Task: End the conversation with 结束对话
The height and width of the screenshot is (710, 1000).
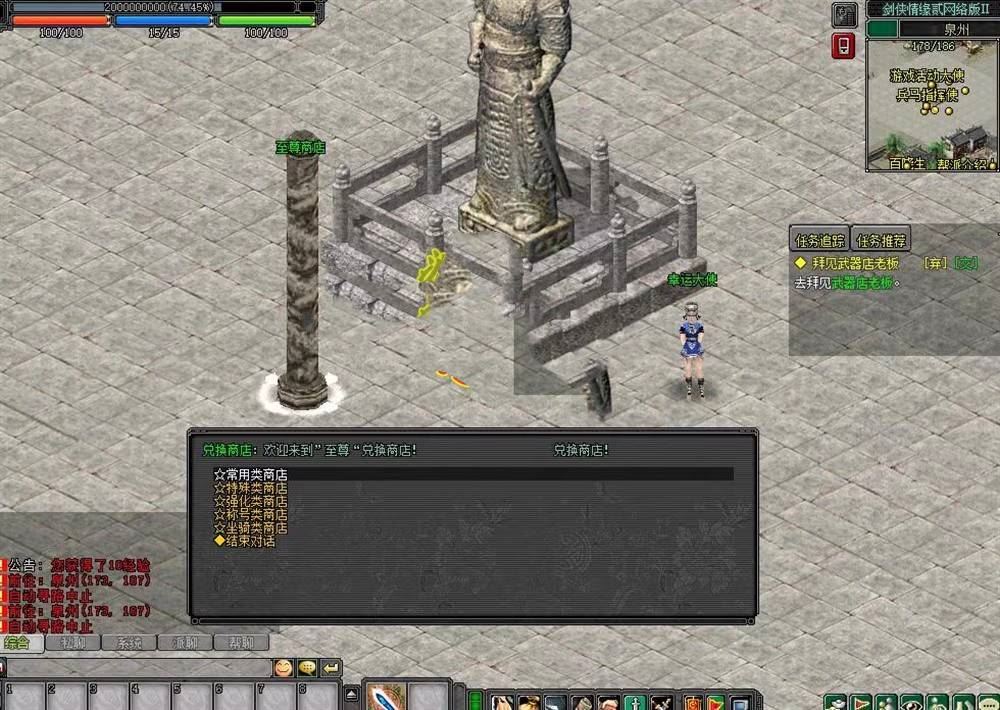Action: tap(245, 540)
